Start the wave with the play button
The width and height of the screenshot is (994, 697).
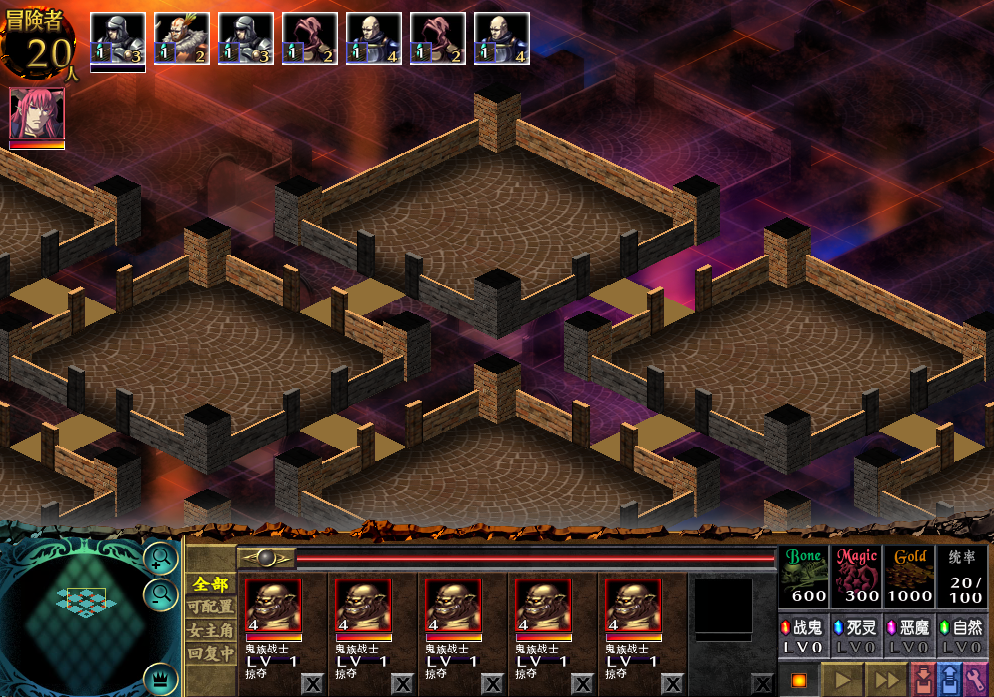coord(842,680)
